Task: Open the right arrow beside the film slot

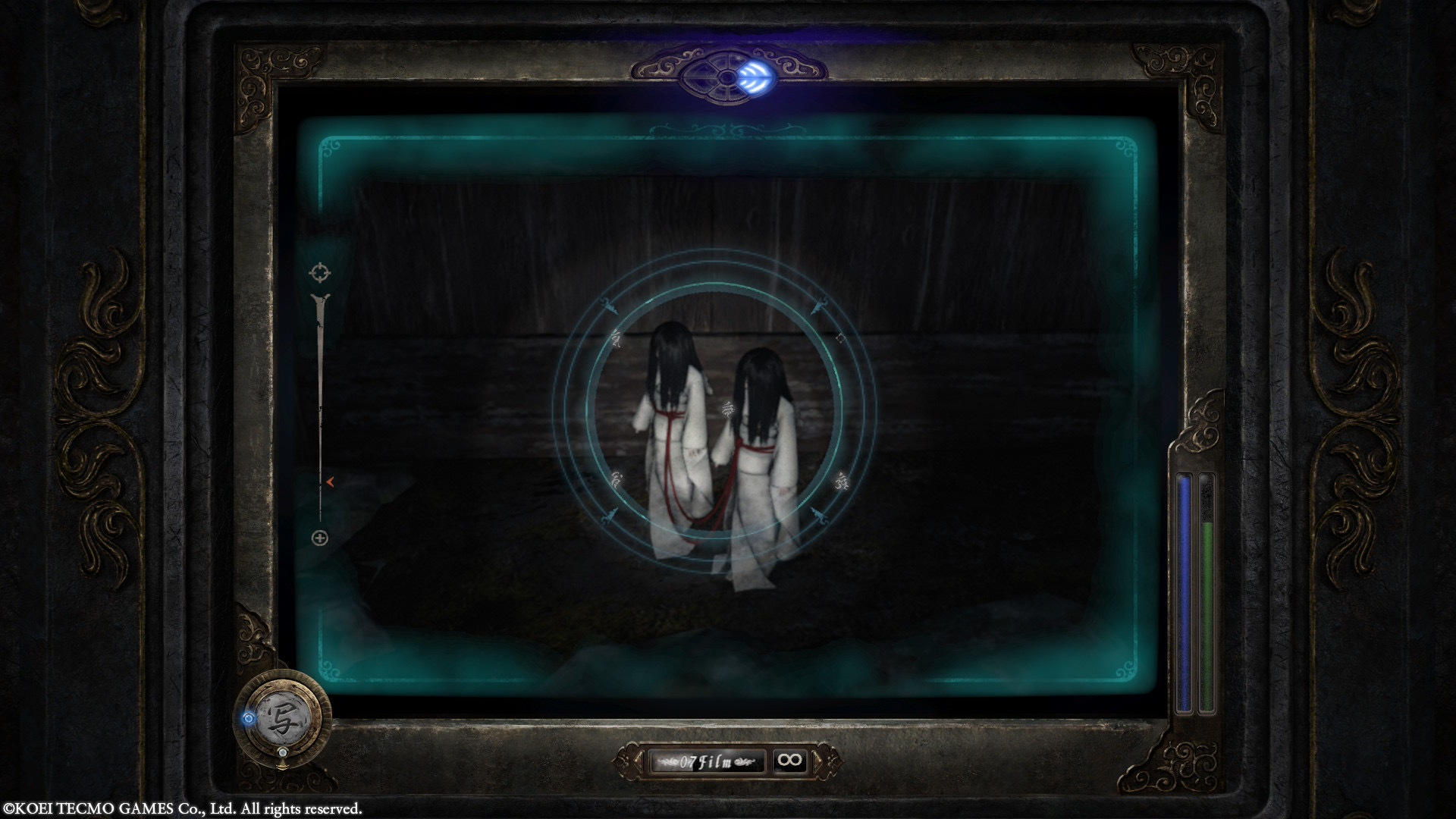Action: [816, 760]
